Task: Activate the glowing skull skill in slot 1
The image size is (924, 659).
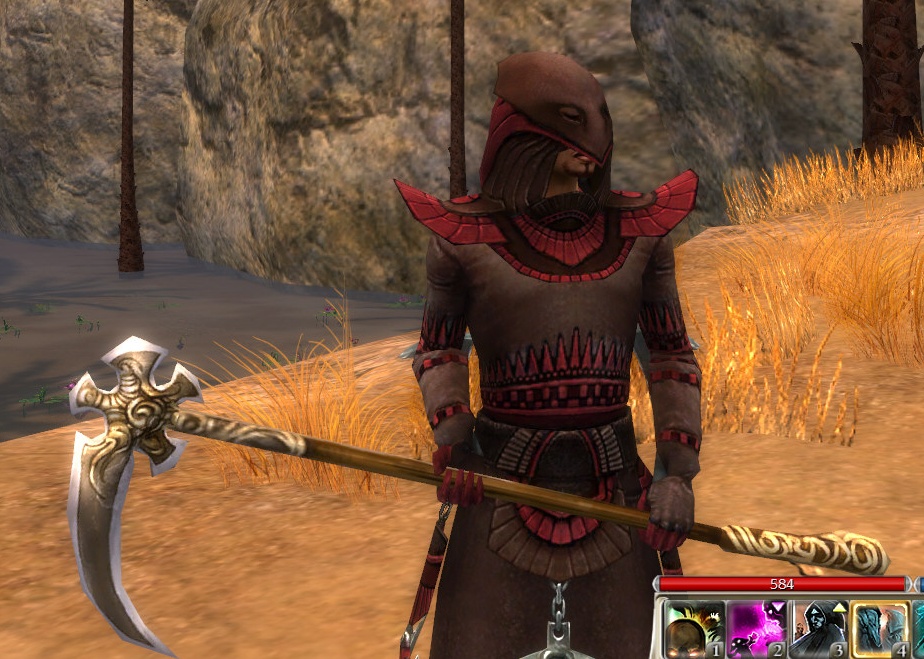Action: coord(692,630)
